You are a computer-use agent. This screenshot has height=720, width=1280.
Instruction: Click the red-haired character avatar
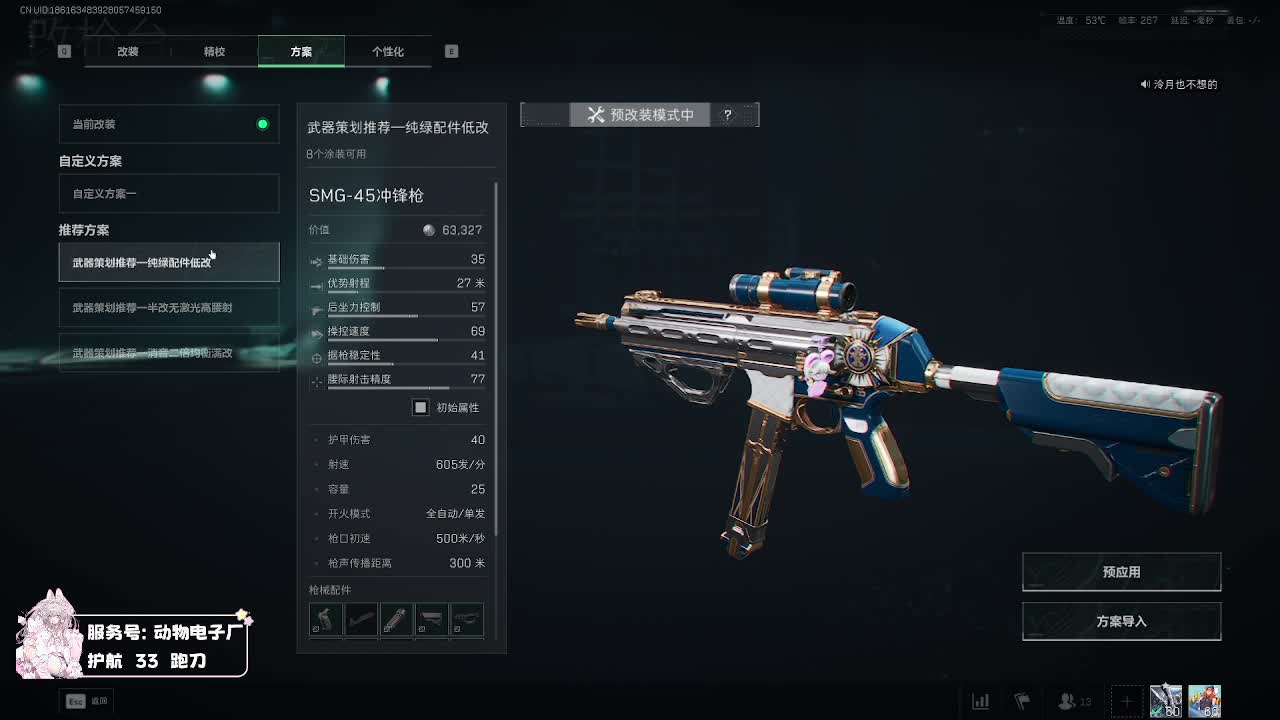(1204, 701)
